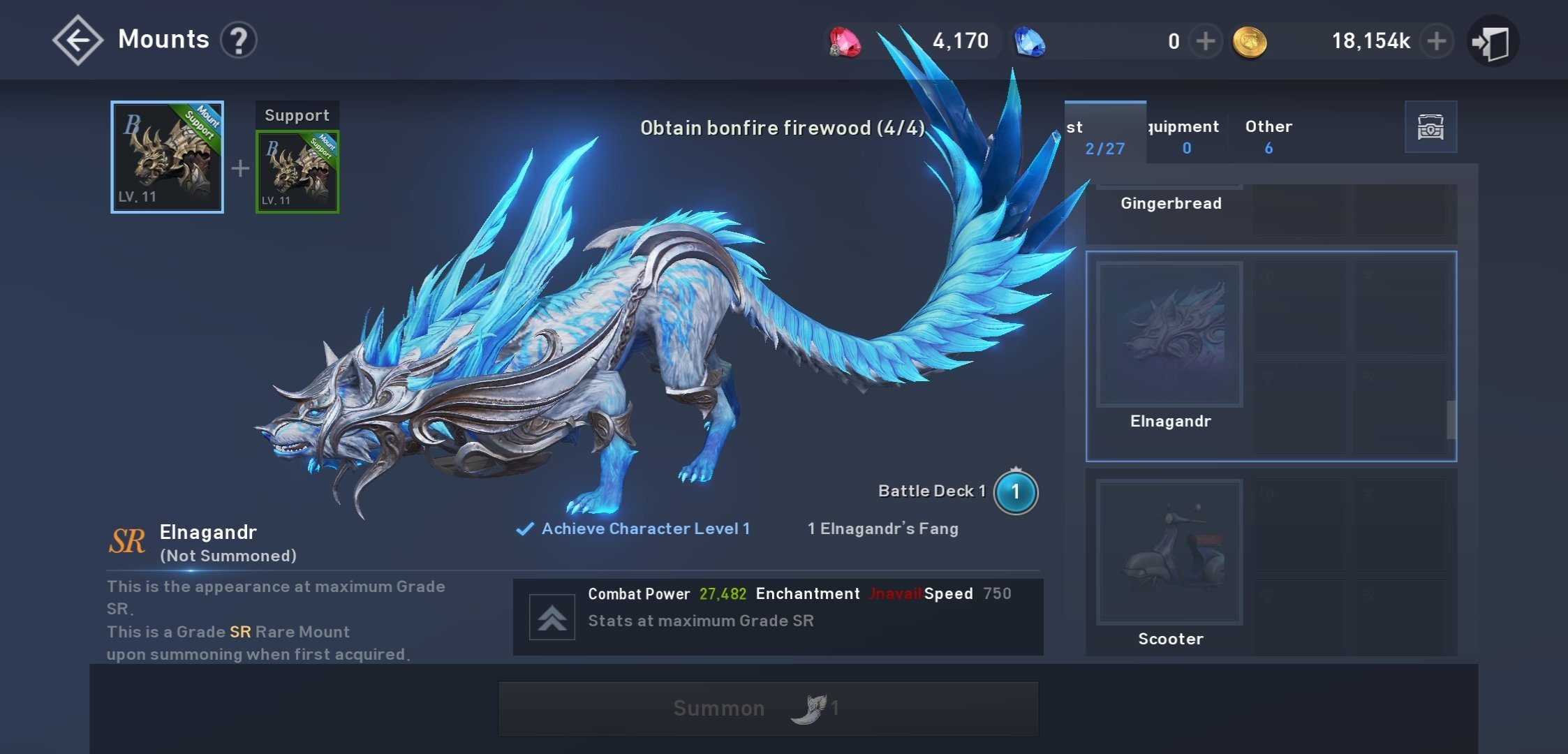
Task: Open the Mounts help question mark
Action: pos(239,40)
